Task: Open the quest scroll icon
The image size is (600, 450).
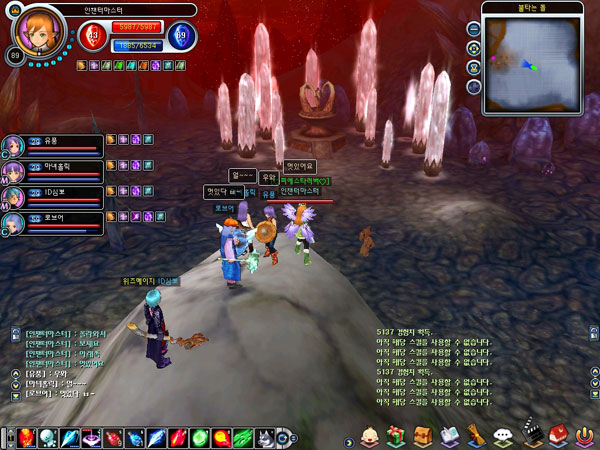Action: pos(476,437)
